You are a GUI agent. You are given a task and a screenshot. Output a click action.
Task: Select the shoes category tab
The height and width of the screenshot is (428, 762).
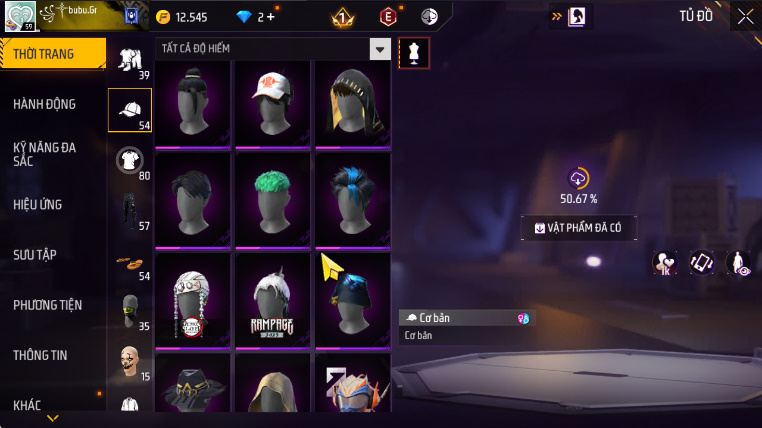pyautogui.click(x=130, y=262)
